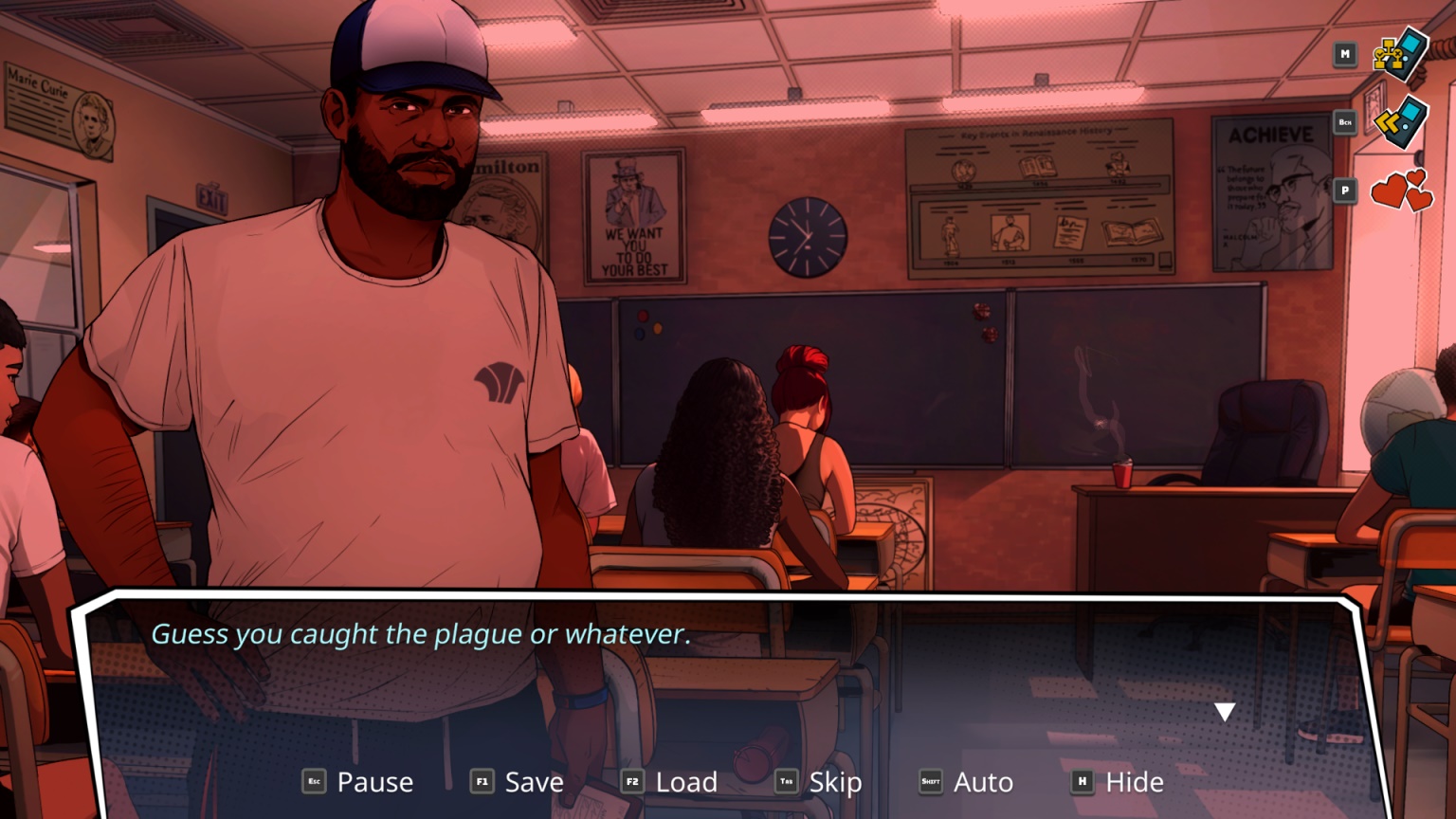
Task: Enable Auto dialogue playback
Action: click(982, 782)
